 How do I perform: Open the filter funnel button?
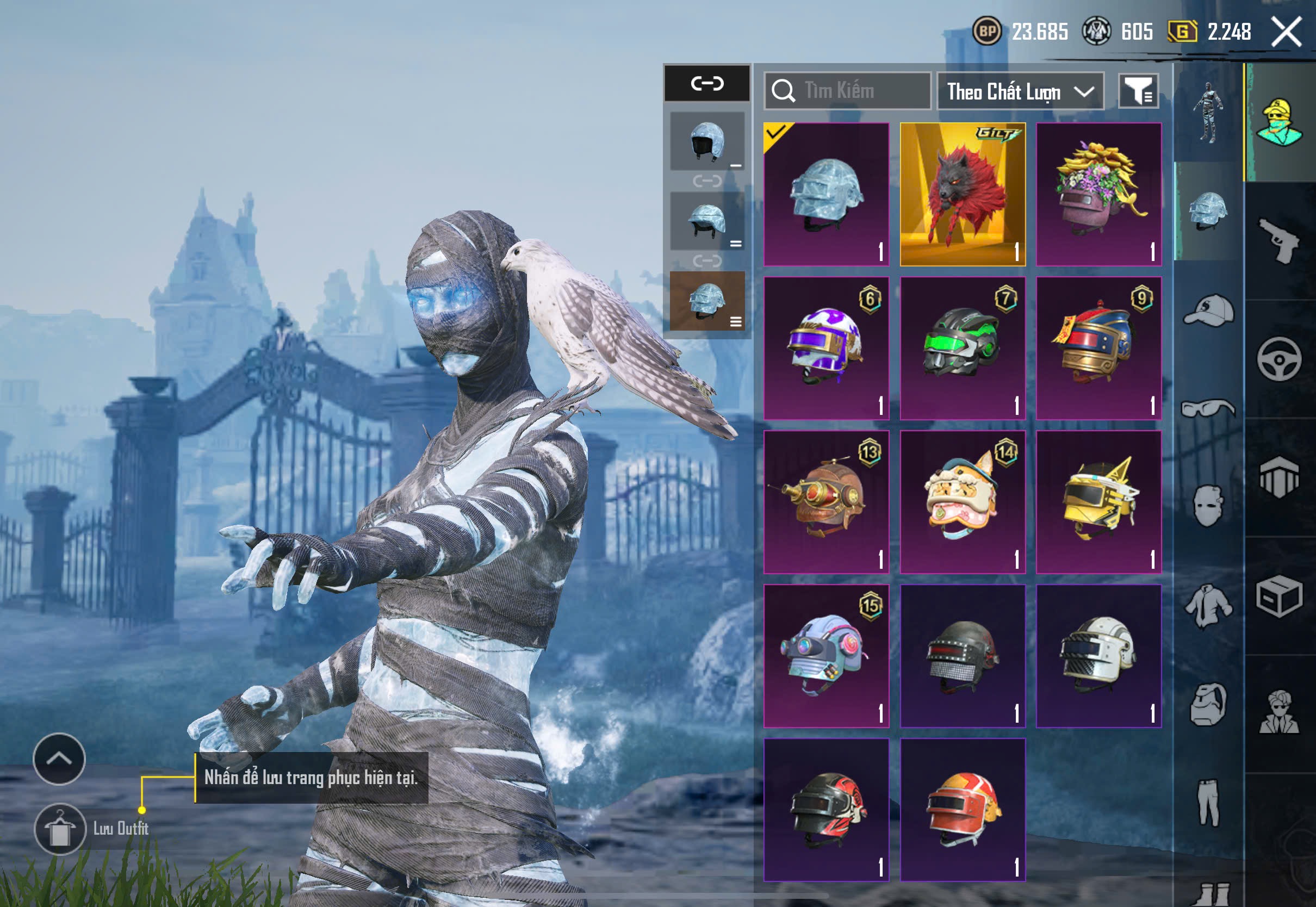pyautogui.click(x=1138, y=91)
